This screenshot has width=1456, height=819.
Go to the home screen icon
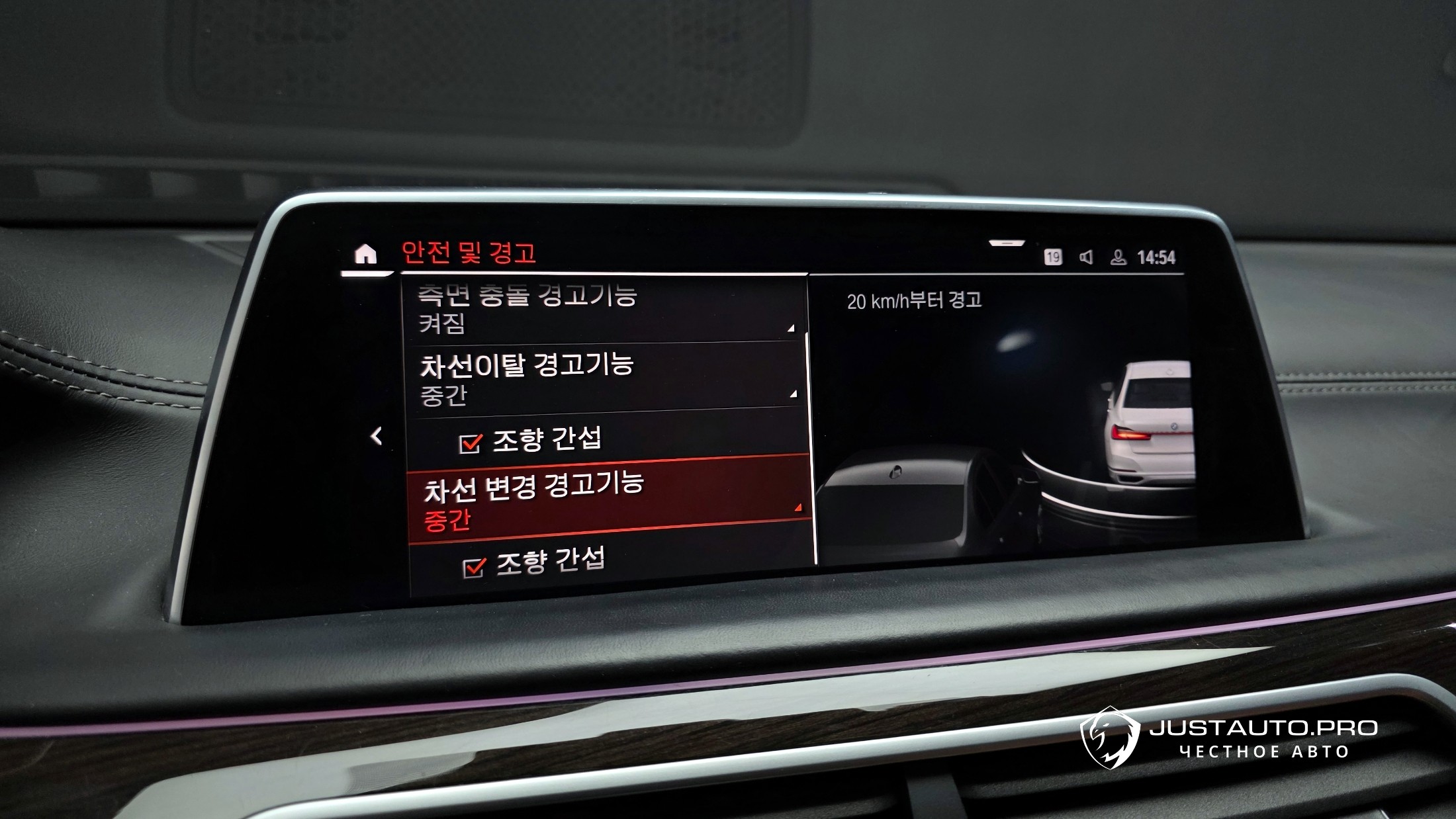tap(365, 255)
